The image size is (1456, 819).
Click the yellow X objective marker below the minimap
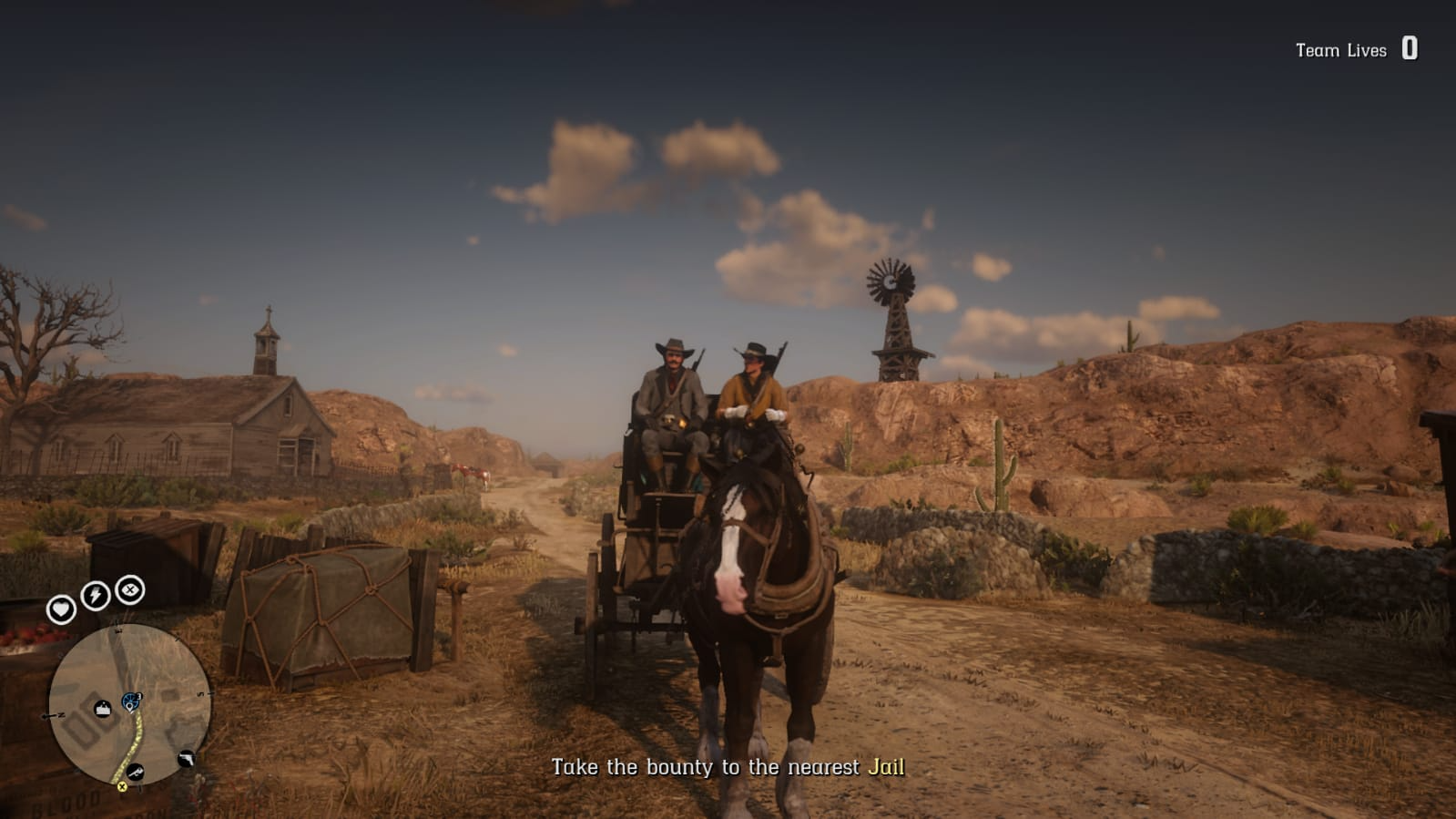(x=122, y=788)
